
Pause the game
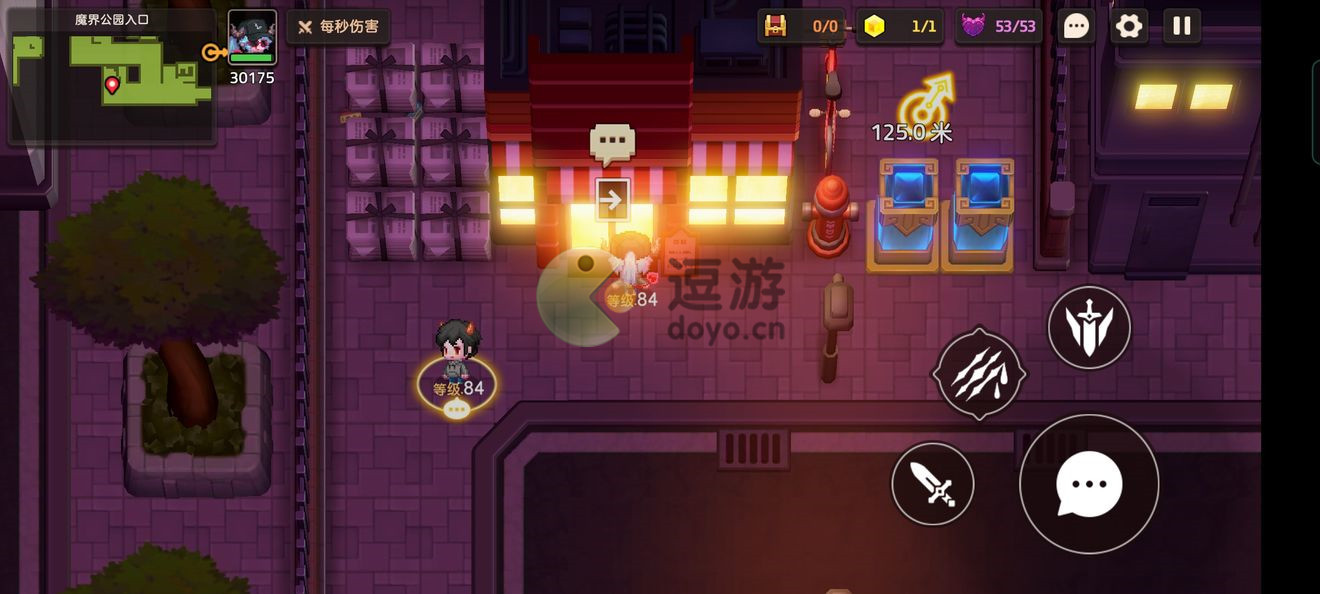pos(1182,26)
